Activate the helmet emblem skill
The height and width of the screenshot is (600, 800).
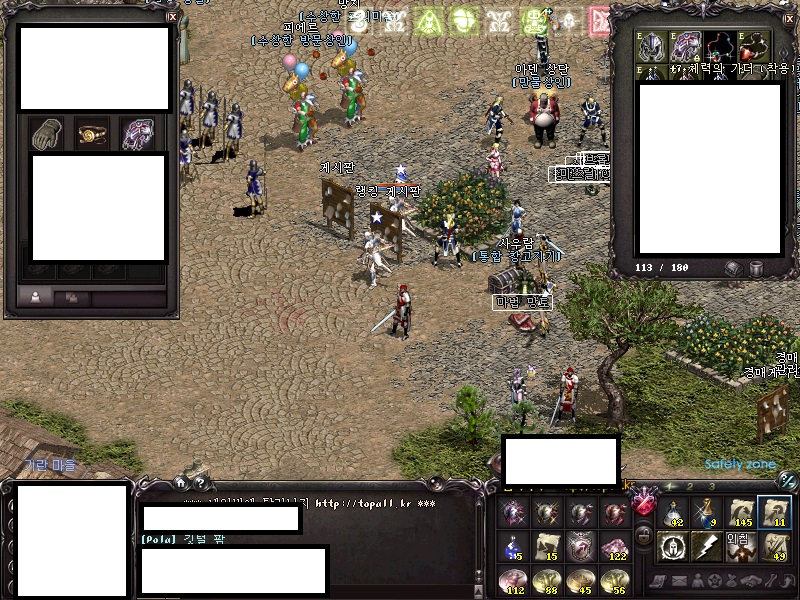(x=672, y=546)
